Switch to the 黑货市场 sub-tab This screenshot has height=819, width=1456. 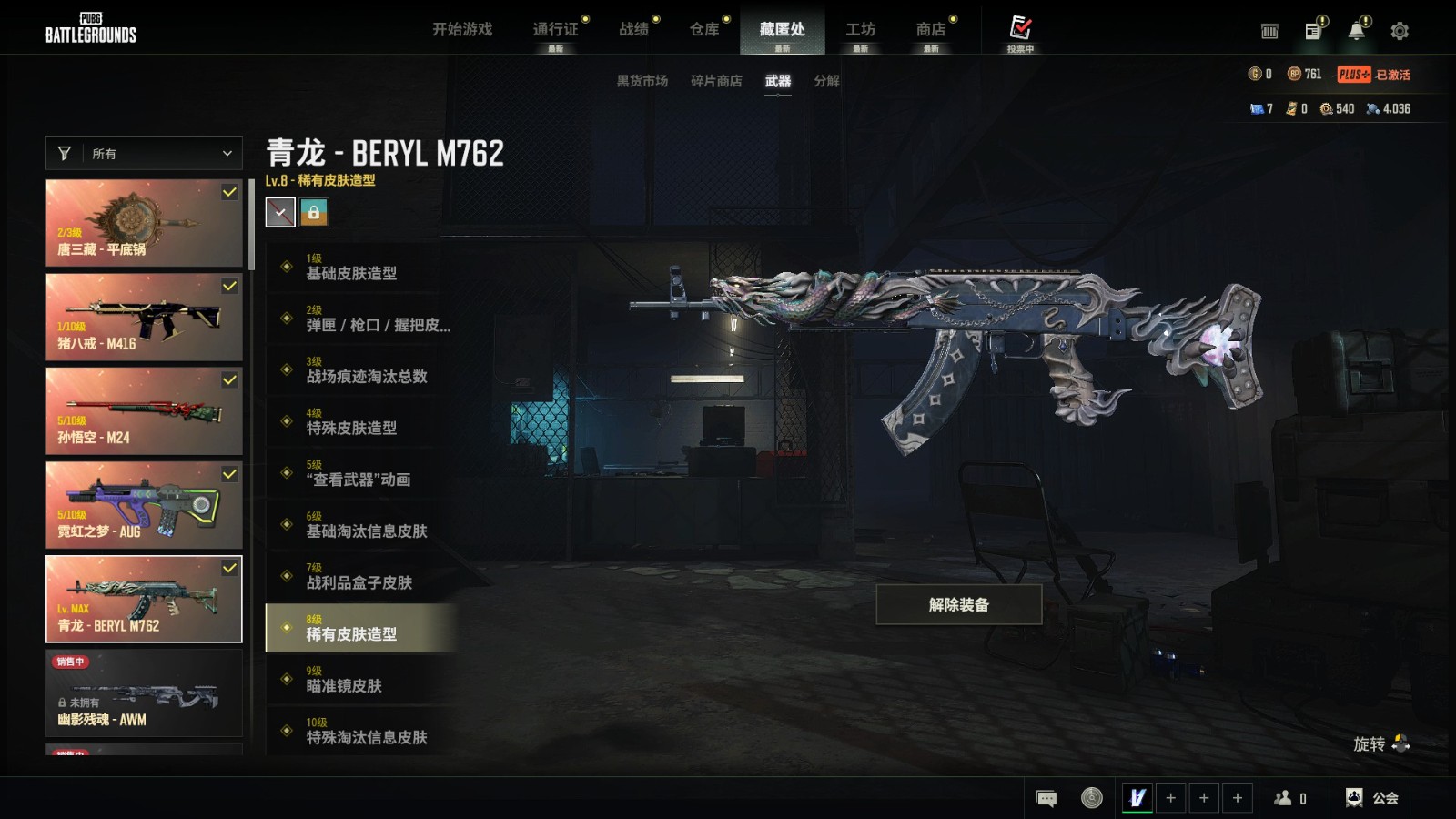tap(642, 81)
